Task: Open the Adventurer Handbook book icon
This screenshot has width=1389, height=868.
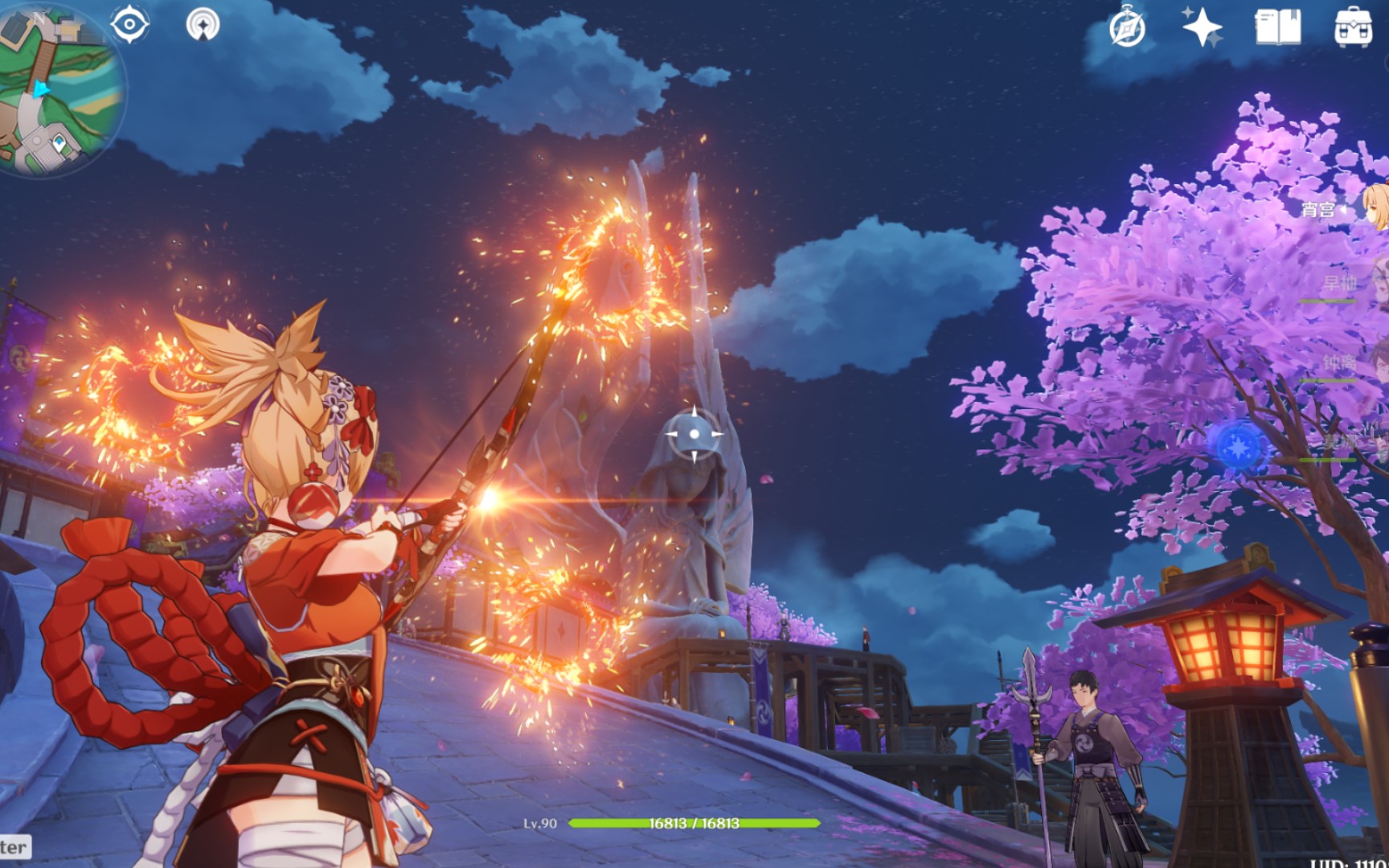Action: [x=1277, y=28]
